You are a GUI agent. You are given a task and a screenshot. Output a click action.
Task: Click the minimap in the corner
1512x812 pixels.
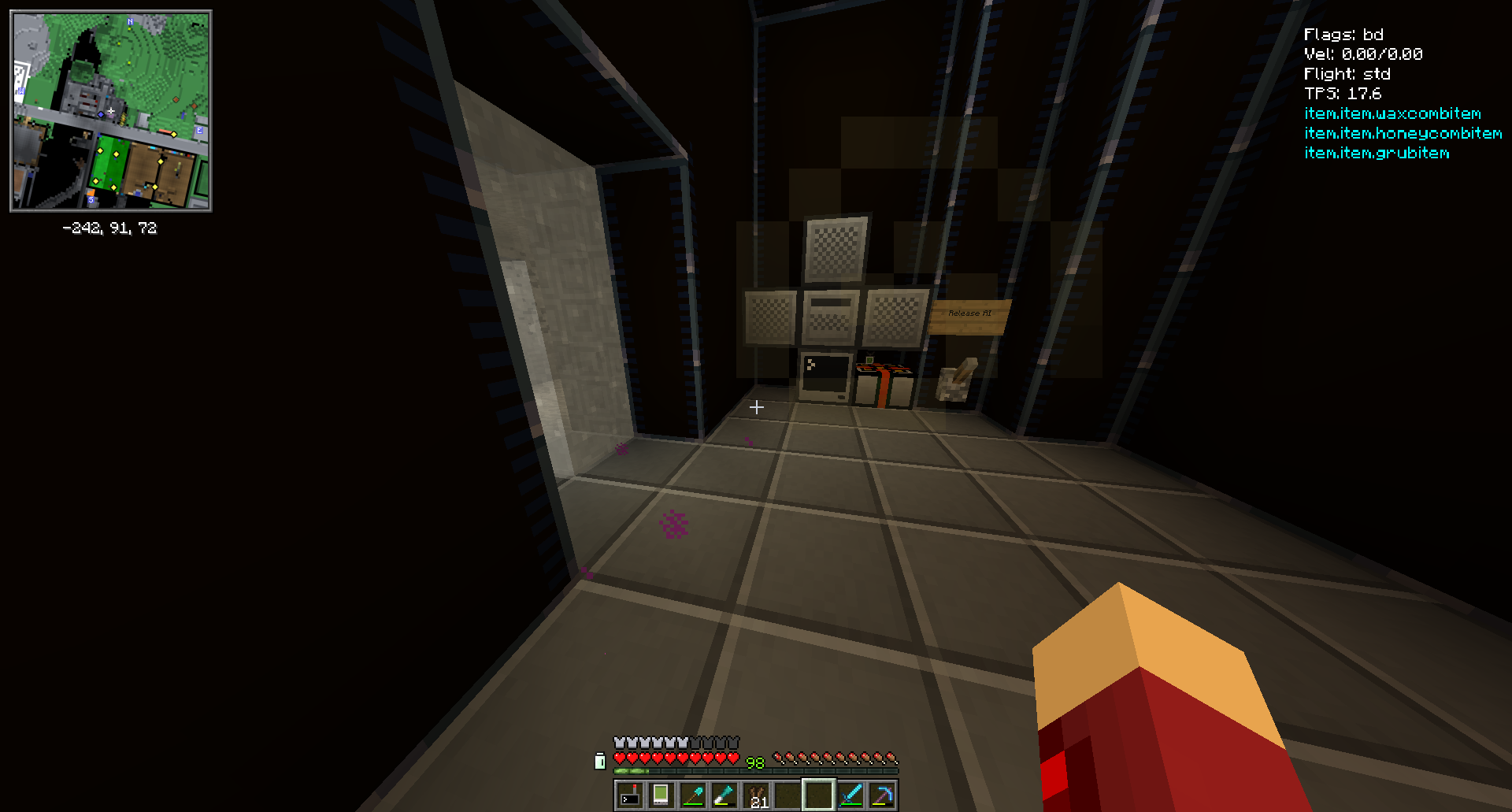[x=111, y=111]
